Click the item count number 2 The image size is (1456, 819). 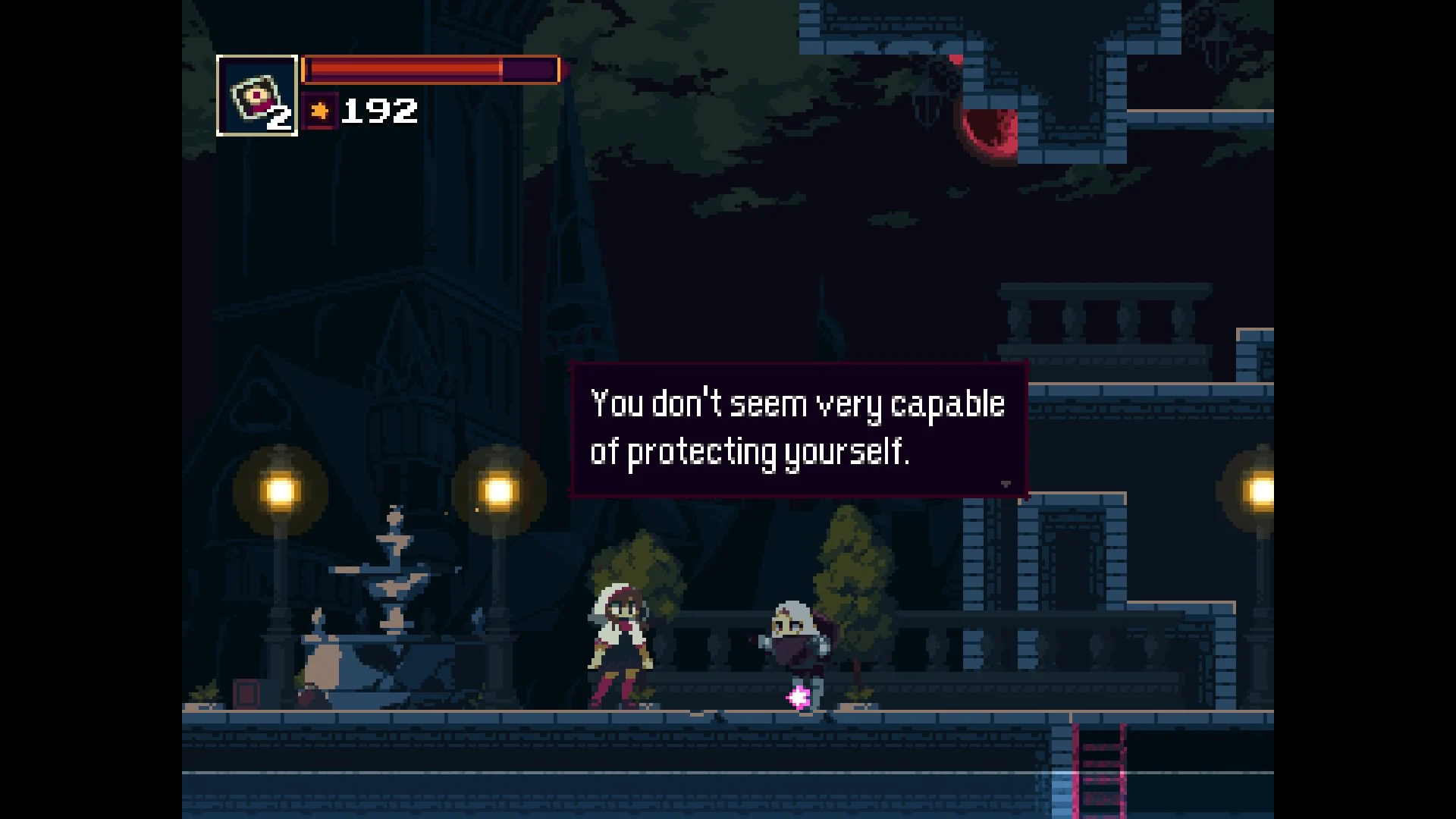[x=278, y=119]
